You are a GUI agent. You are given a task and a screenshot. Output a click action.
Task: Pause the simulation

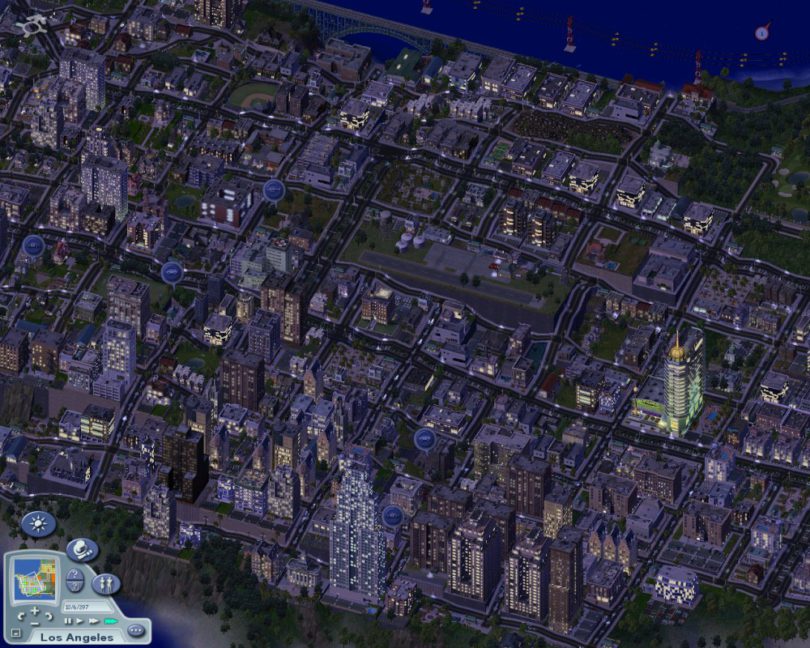click(x=67, y=621)
